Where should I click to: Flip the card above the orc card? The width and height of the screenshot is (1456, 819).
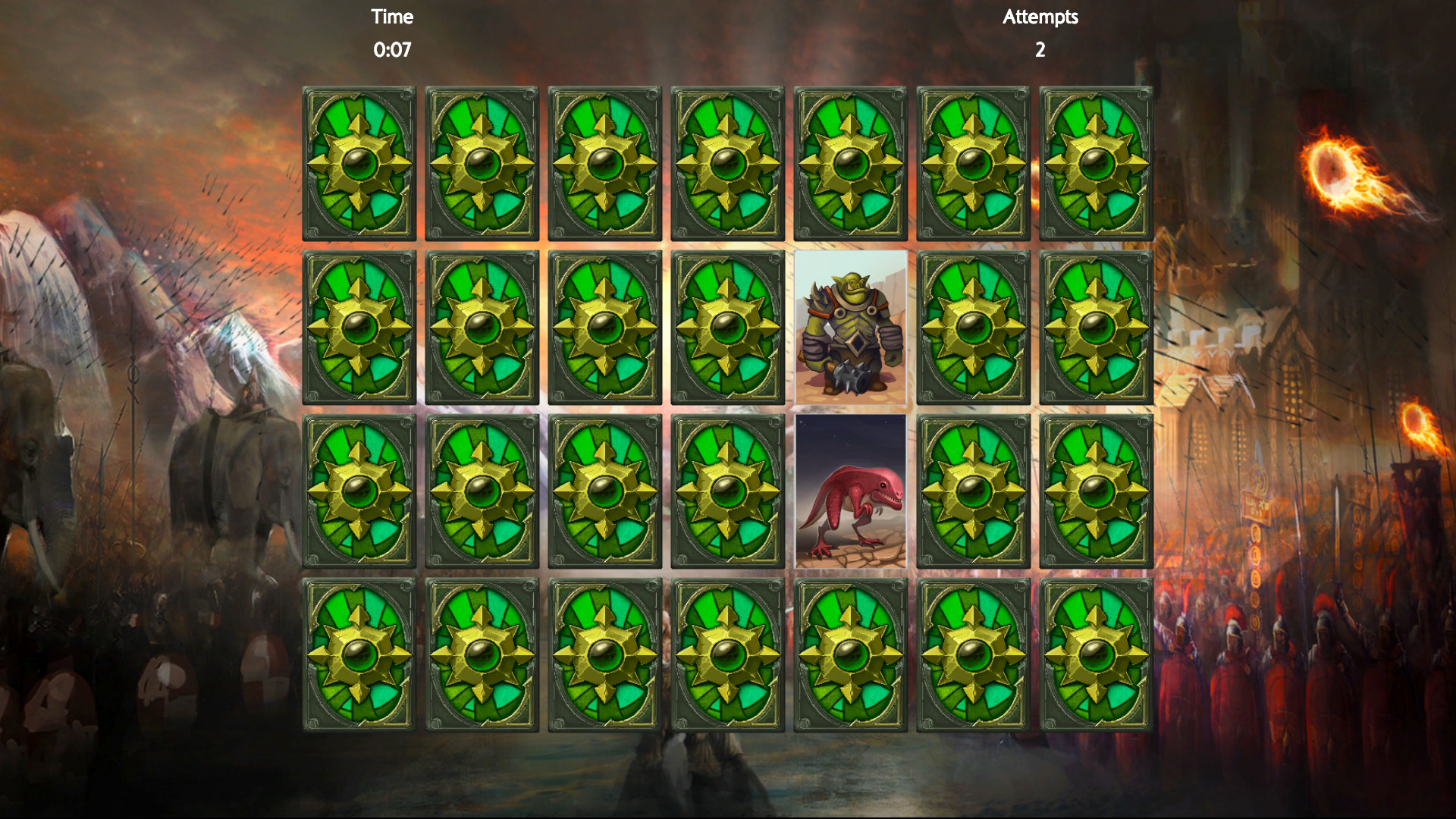(x=851, y=163)
